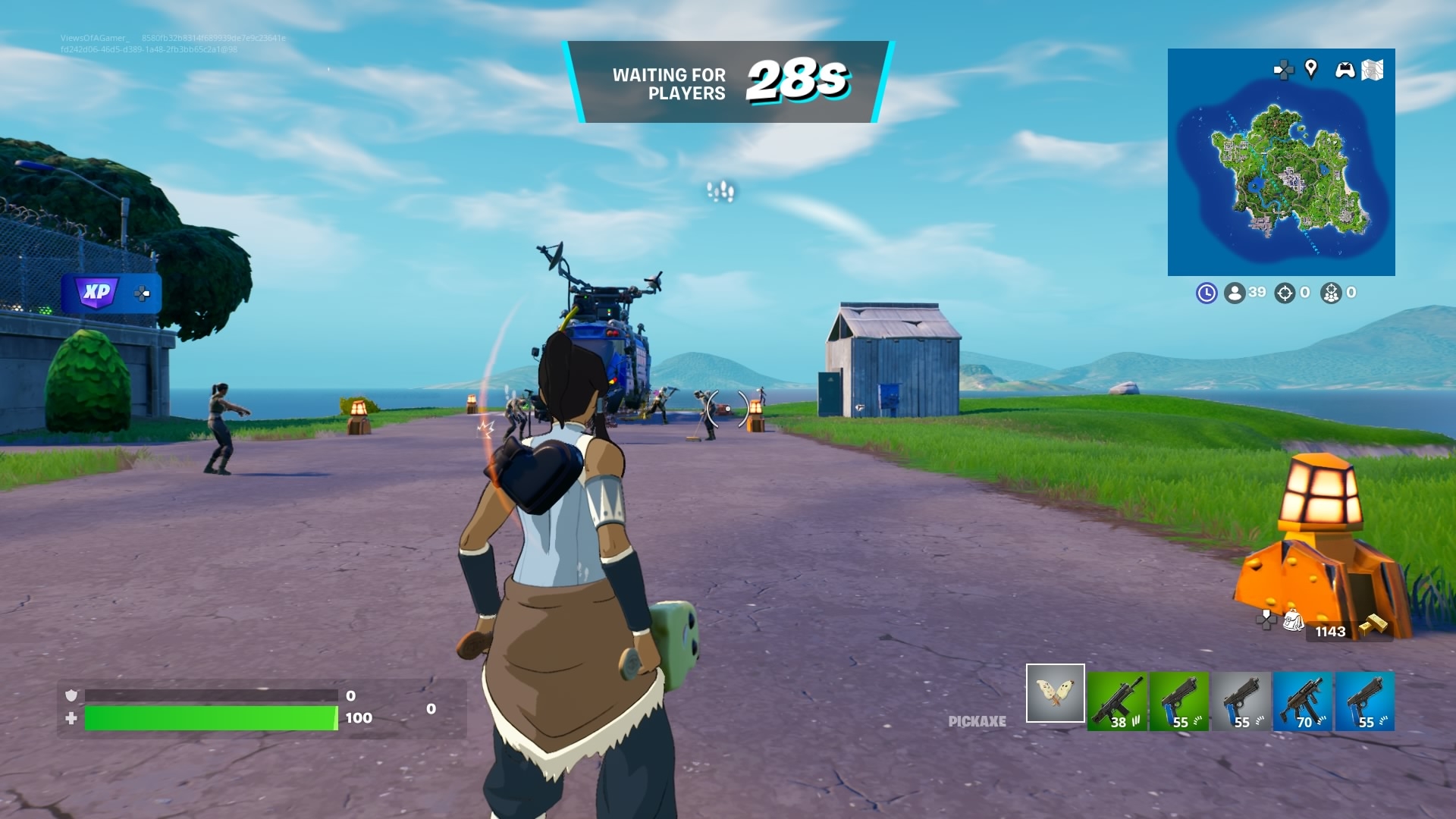Open the XP badge panel
Image resolution: width=1456 pixels, height=819 pixels.
[x=97, y=293]
